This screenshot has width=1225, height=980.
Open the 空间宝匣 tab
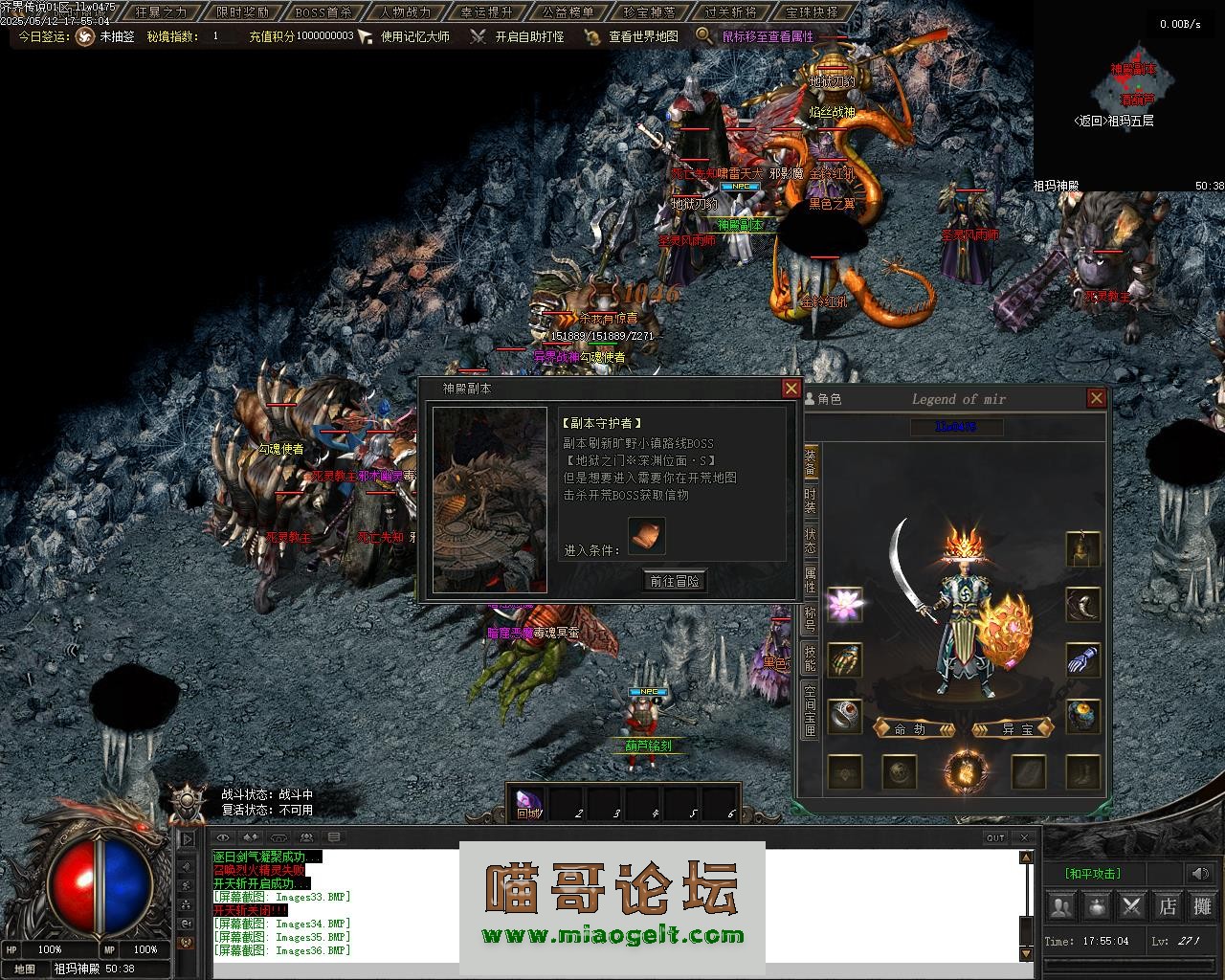pyautogui.click(x=810, y=710)
